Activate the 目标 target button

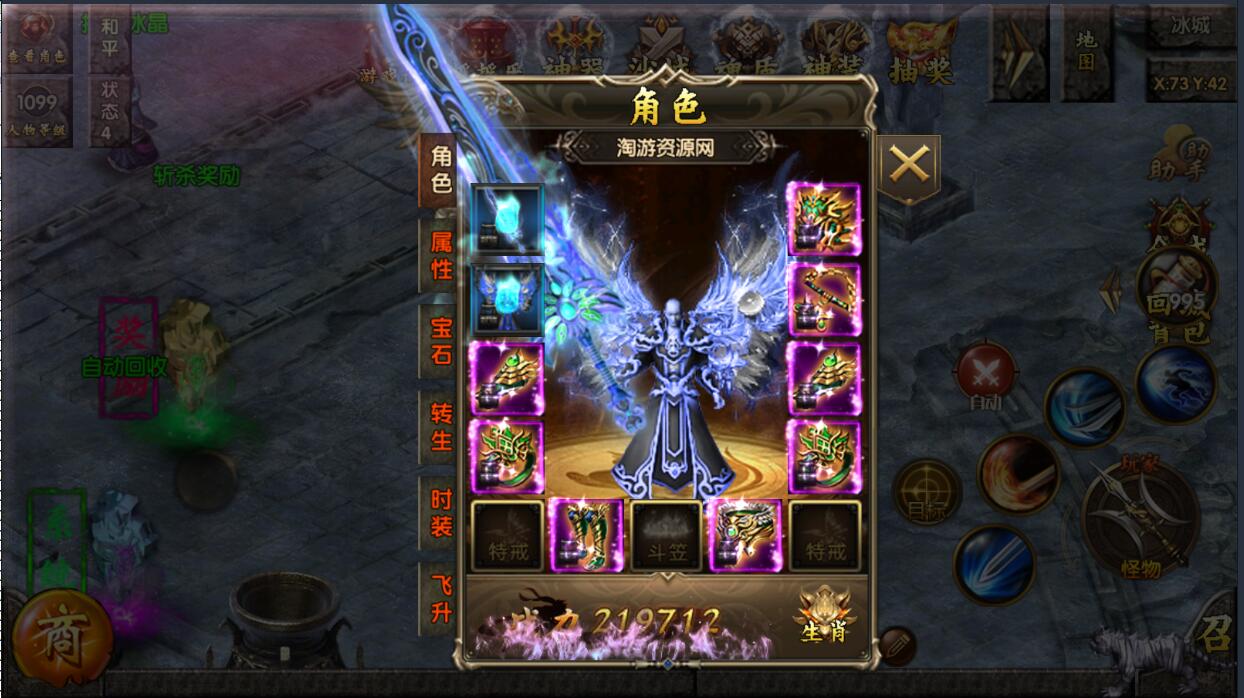[x=926, y=492]
